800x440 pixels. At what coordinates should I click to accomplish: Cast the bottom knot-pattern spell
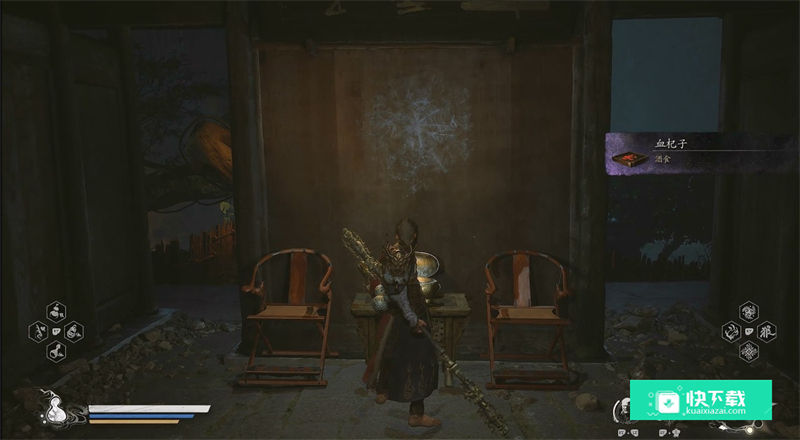tap(748, 351)
